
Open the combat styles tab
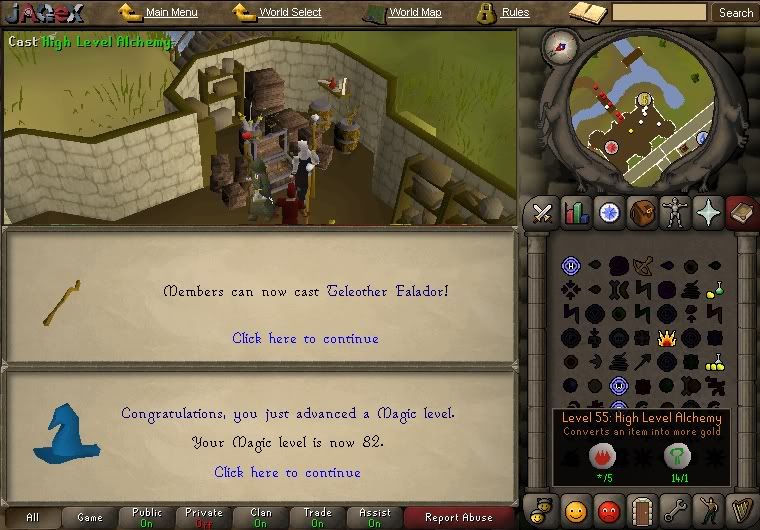(x=543, y=212)
